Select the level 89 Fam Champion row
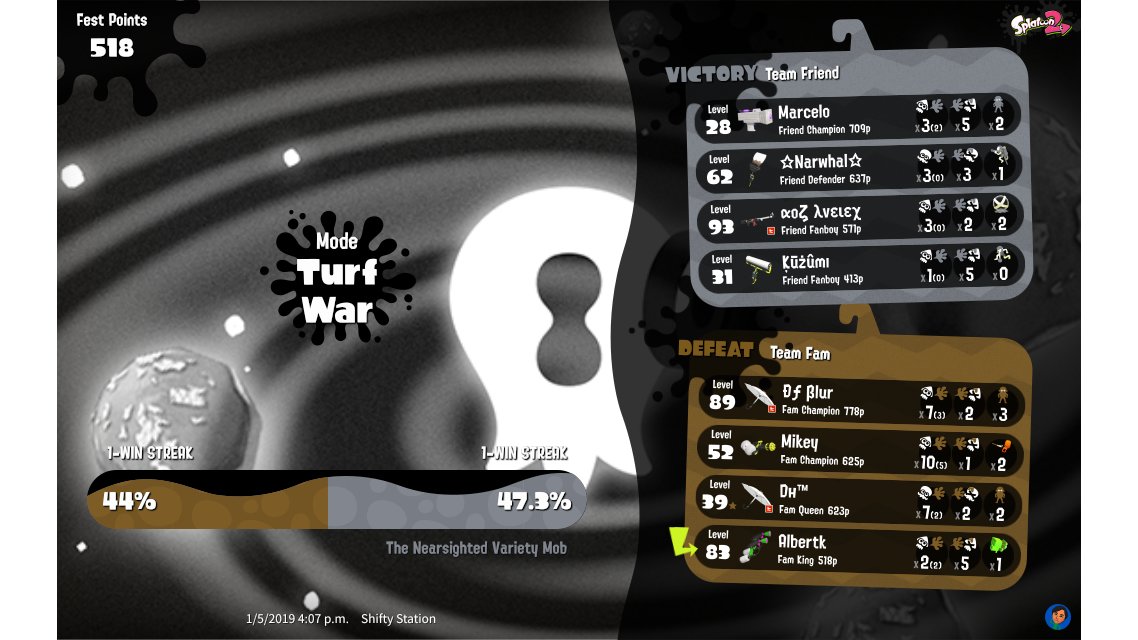 tap(858, 399)
